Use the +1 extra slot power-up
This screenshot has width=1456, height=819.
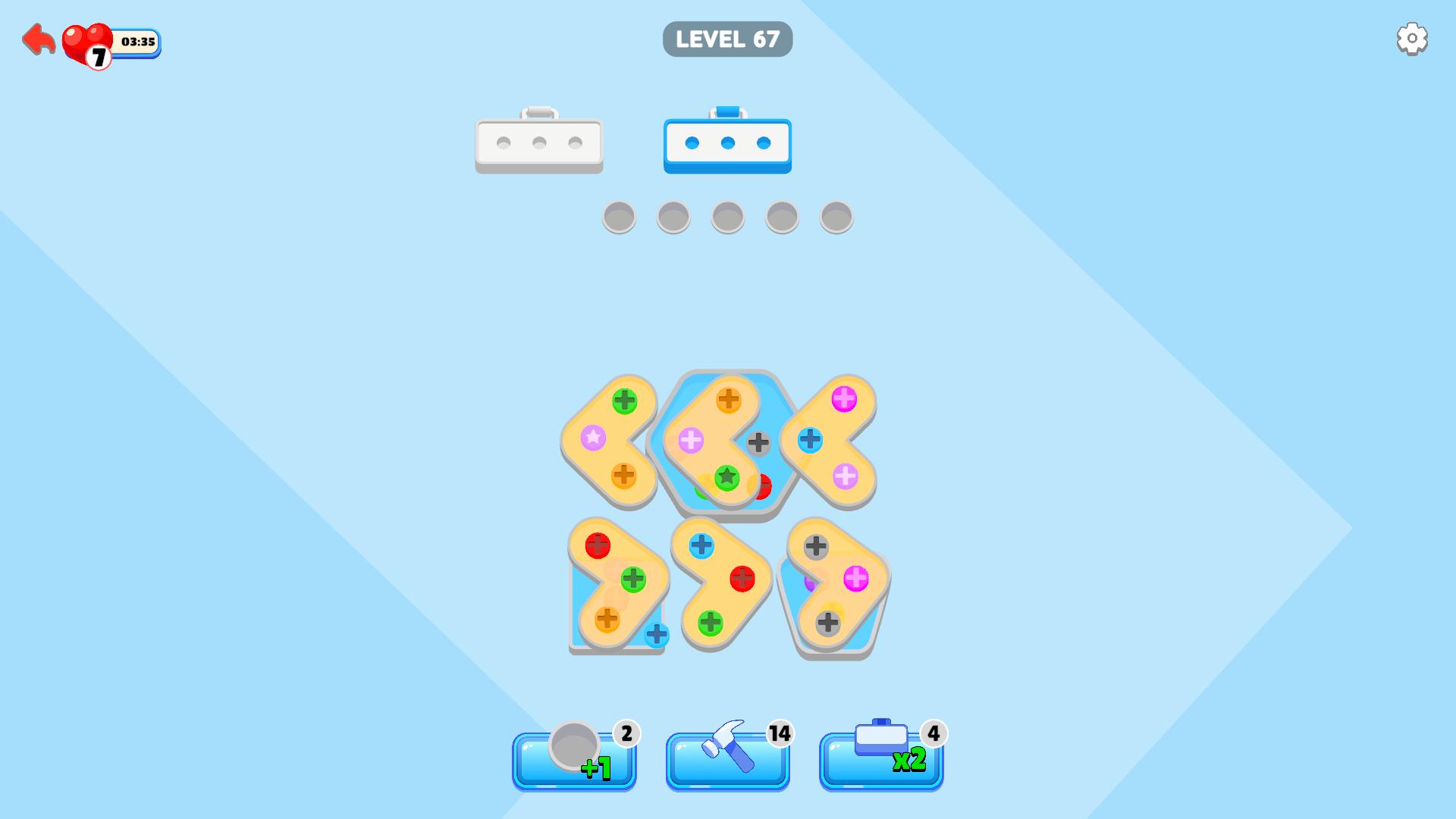point(574,758)
